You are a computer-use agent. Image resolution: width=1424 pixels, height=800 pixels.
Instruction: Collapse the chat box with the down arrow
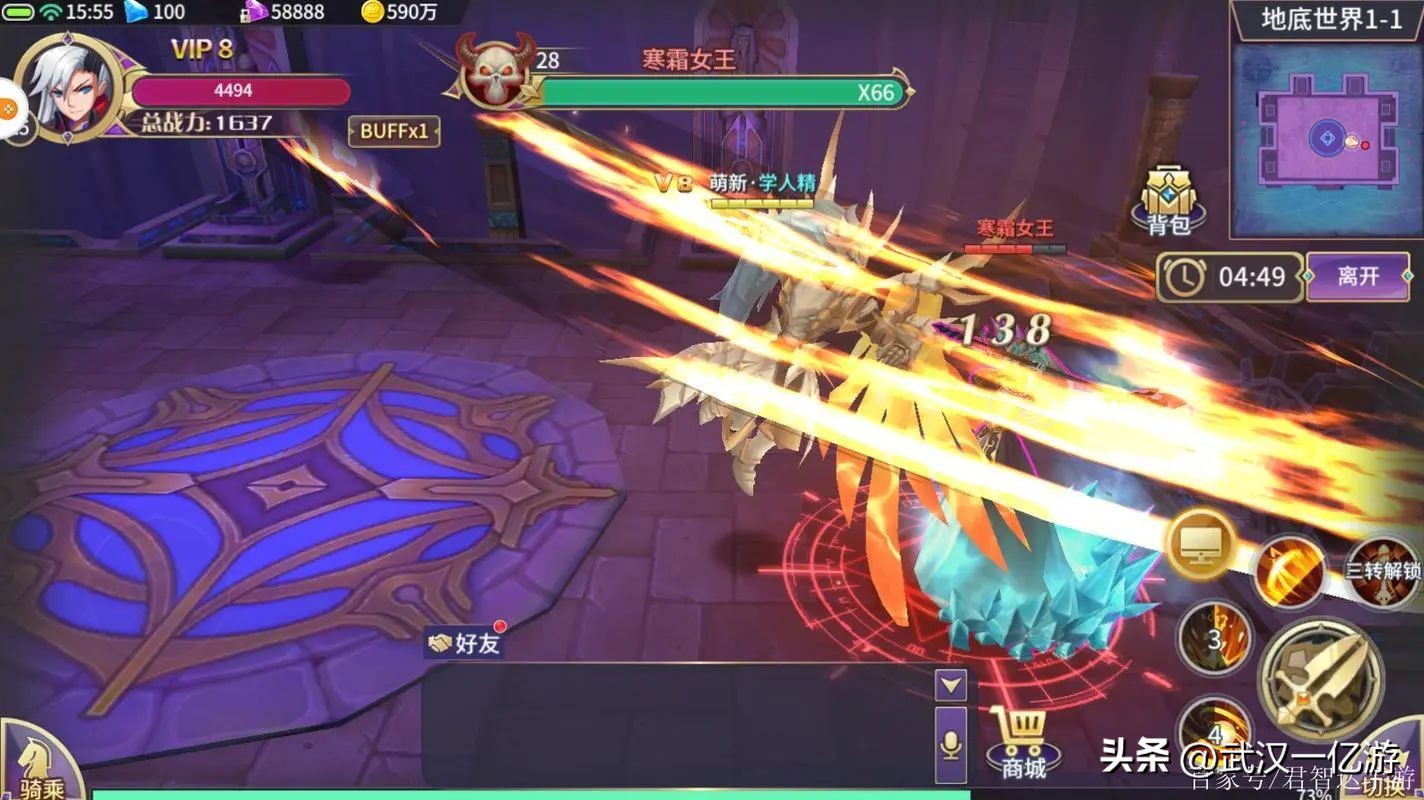click(x=951, y=686)
